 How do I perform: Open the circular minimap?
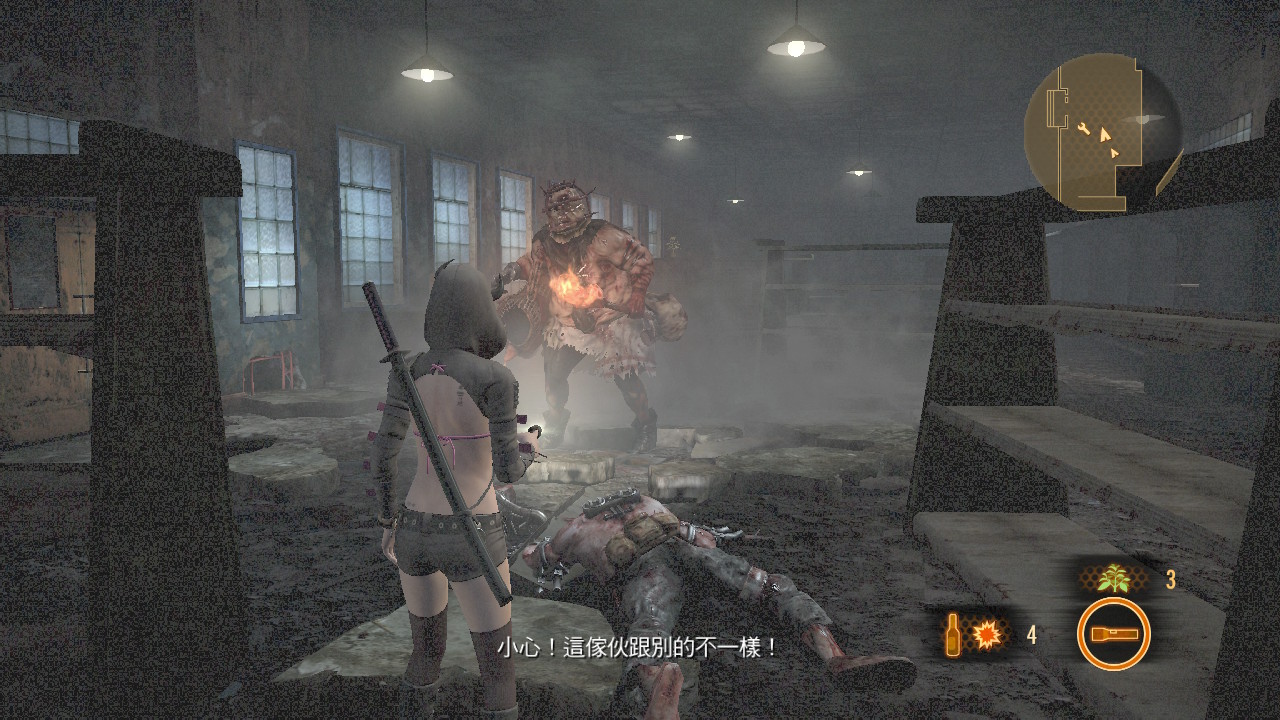coord(1102,131)
